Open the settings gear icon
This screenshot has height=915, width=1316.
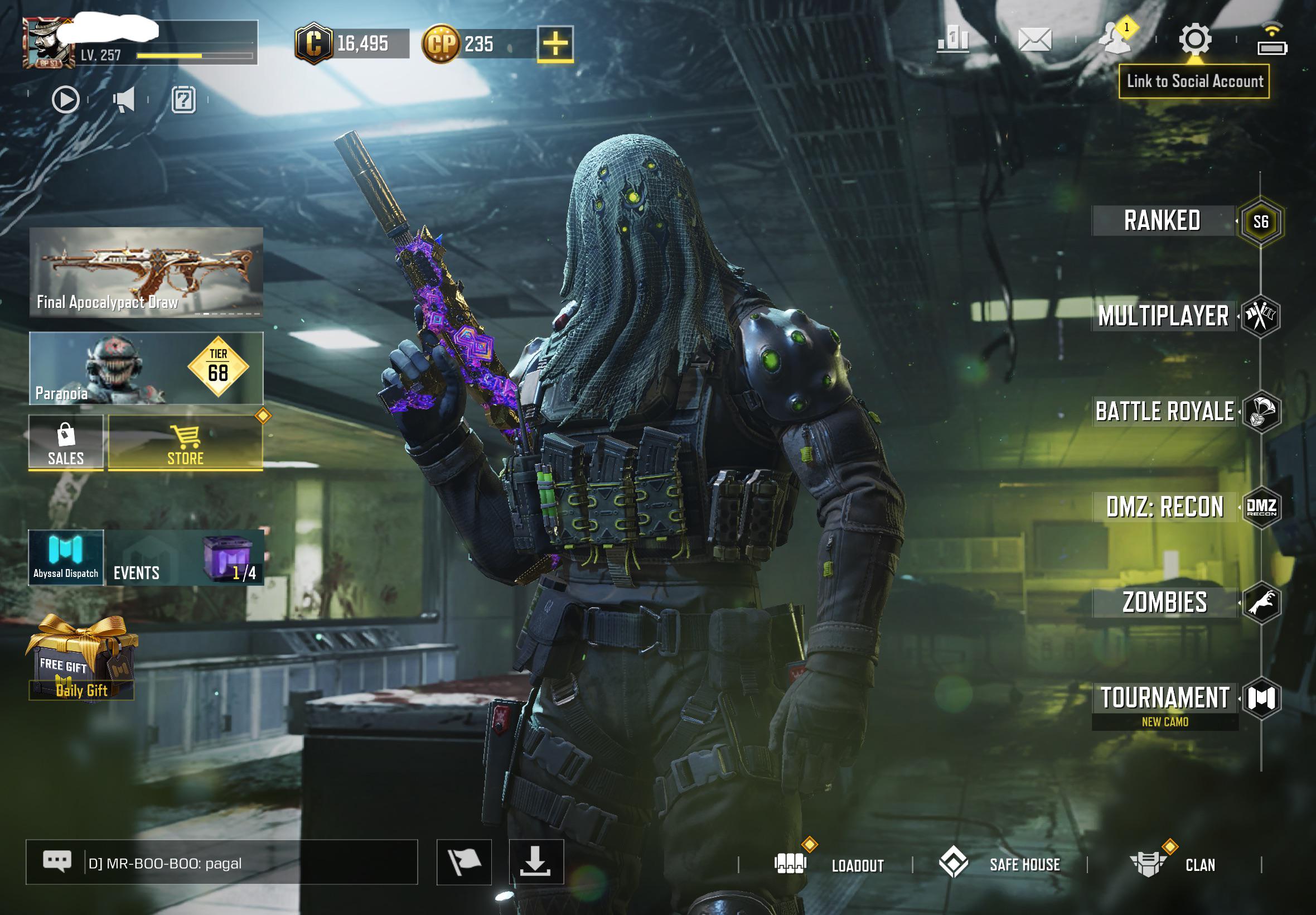point(1194,40)
